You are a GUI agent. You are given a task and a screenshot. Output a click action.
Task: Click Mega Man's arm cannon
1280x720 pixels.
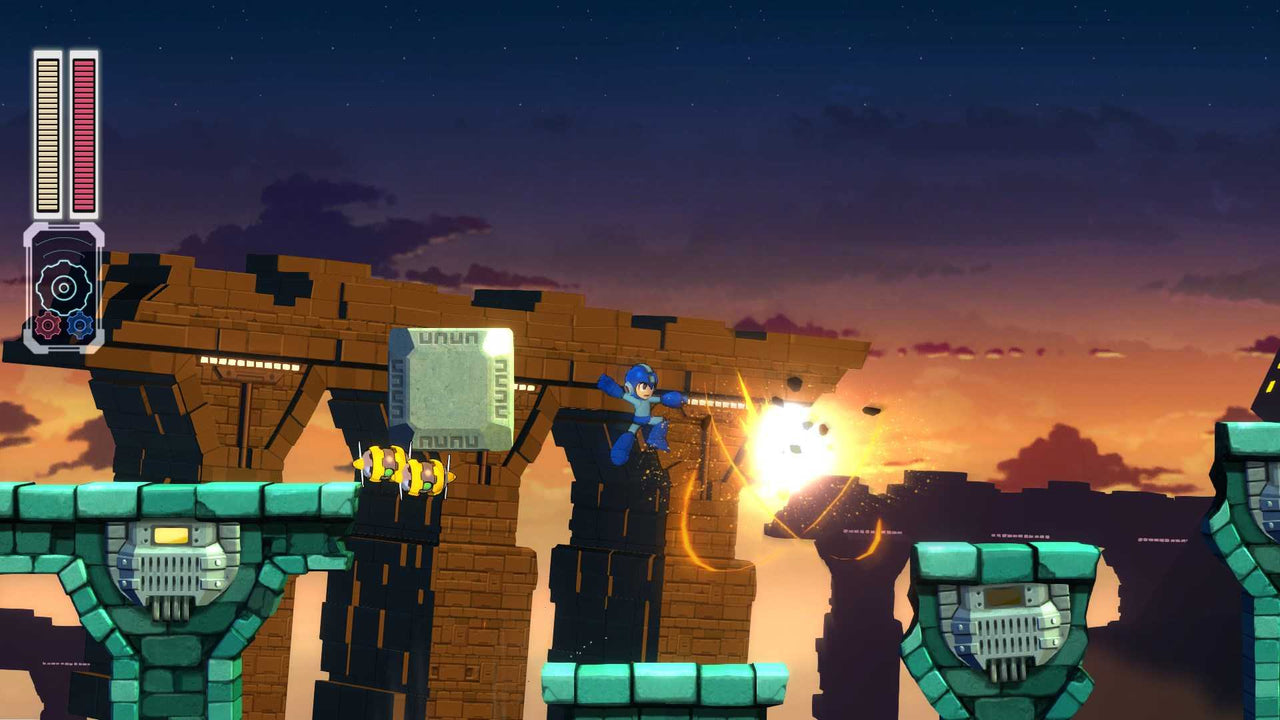[x=672, y=400]
